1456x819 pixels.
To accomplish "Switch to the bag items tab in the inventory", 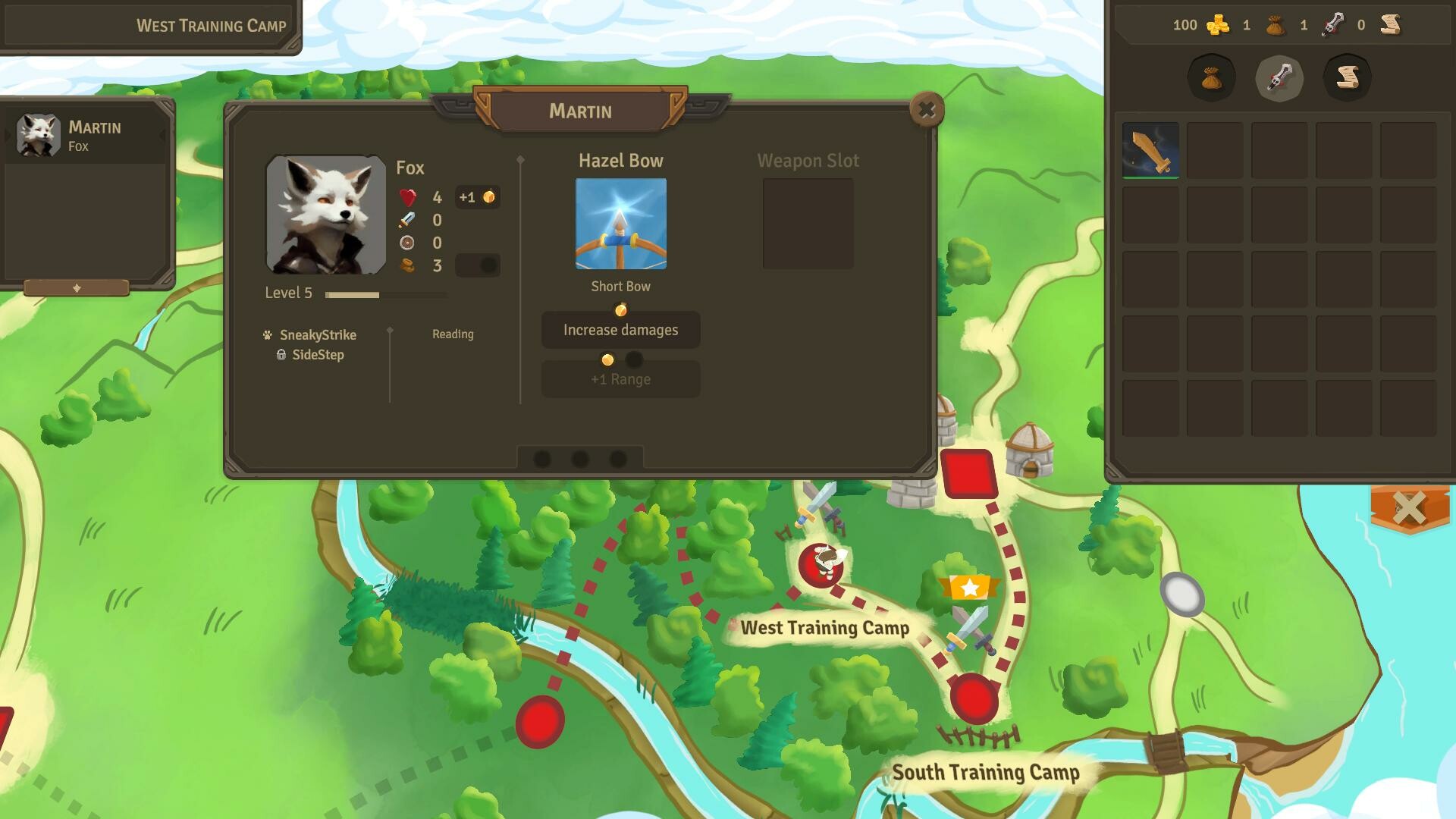I will coord(1212,78).
